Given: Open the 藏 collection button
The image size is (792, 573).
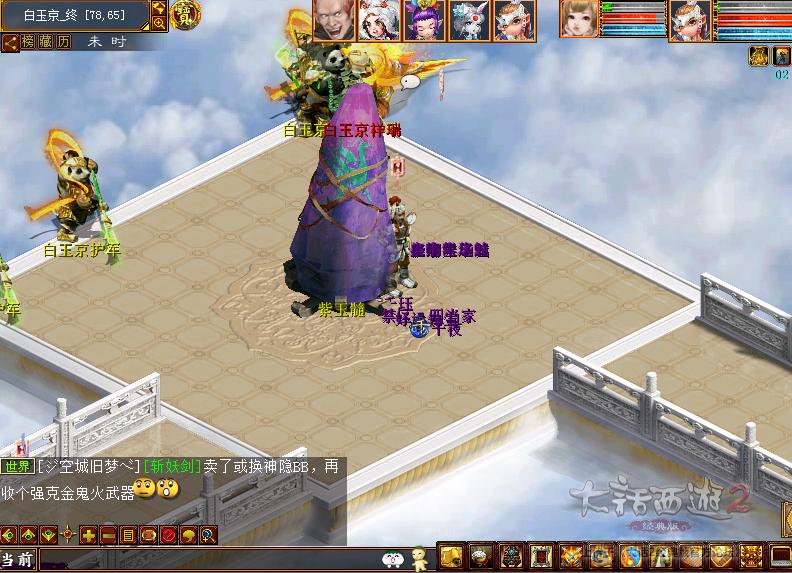Looking at the screenshot, I should 46,42.
